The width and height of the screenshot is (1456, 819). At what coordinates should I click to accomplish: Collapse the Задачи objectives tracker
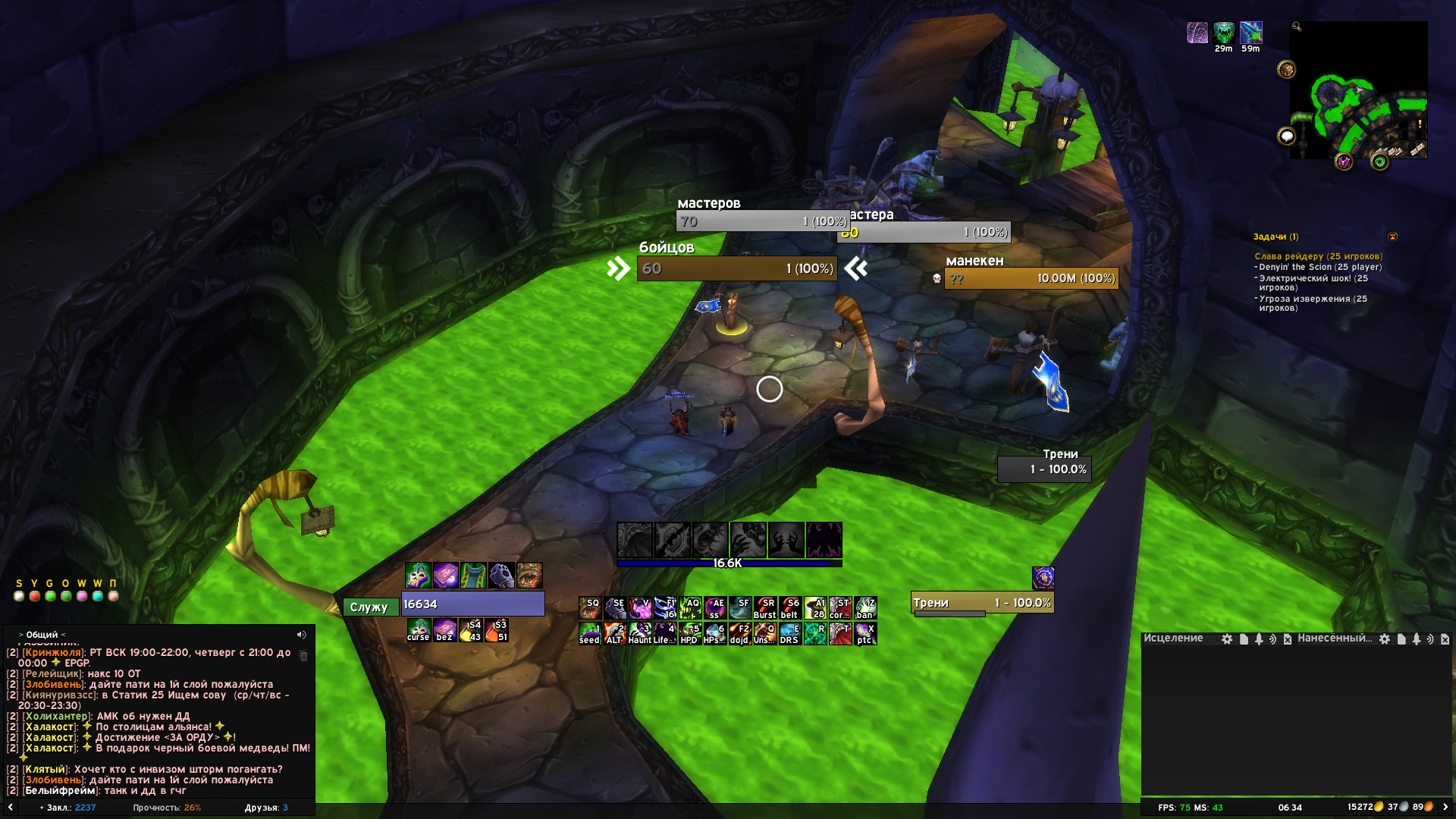point(1392,237)
